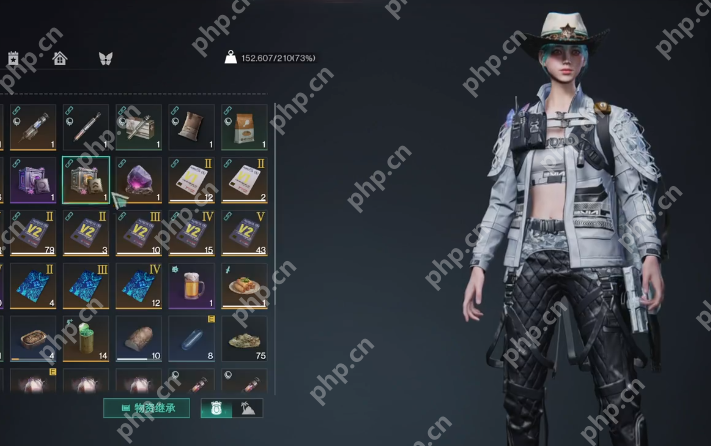Select the bread loaf with count 10
The image size is (711, 446).
coord(138,337)
